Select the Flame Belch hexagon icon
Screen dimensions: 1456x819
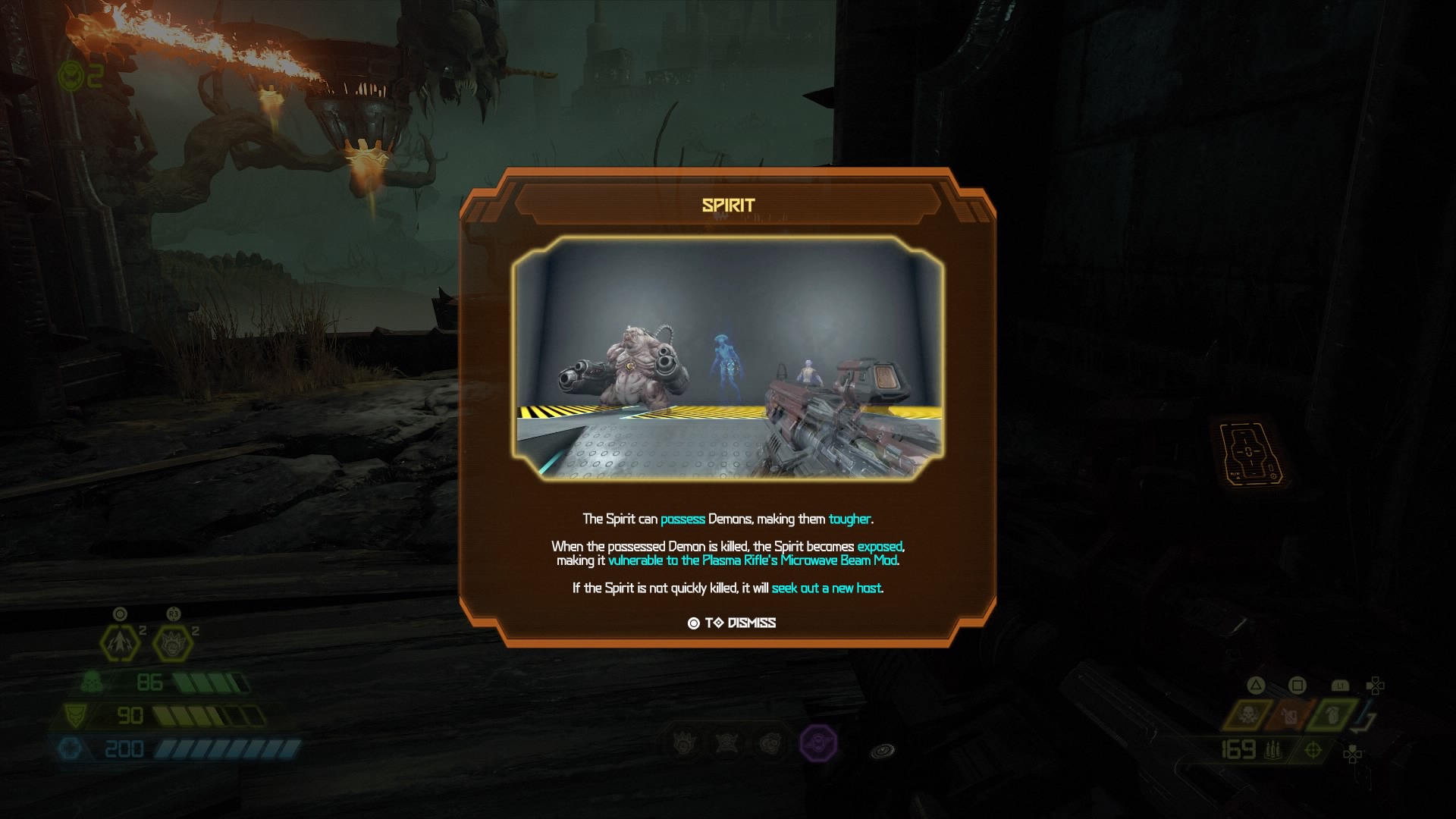[120, 643]
